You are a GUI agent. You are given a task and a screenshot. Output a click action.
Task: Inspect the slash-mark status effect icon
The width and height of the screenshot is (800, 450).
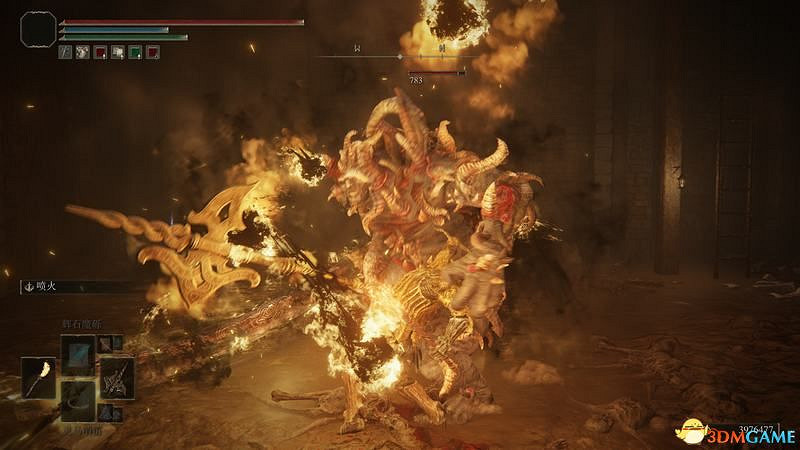66,52
